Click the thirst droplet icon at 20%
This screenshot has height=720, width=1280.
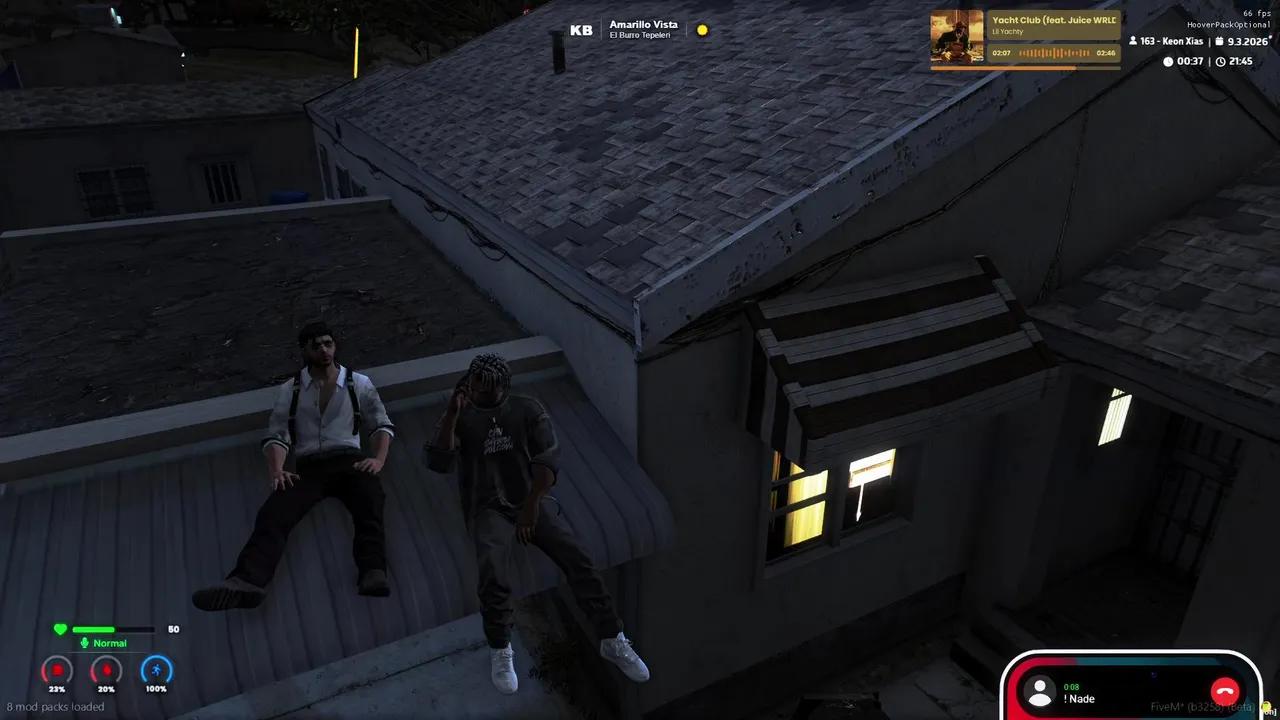[x=106, y=671]
